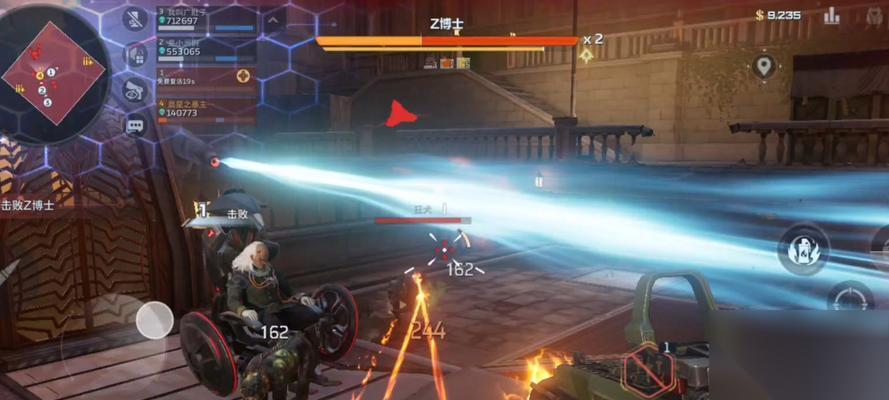This screenshot has height=400, width=889.
Task: Tap the crosshair aim button
Action: (849, 298)
